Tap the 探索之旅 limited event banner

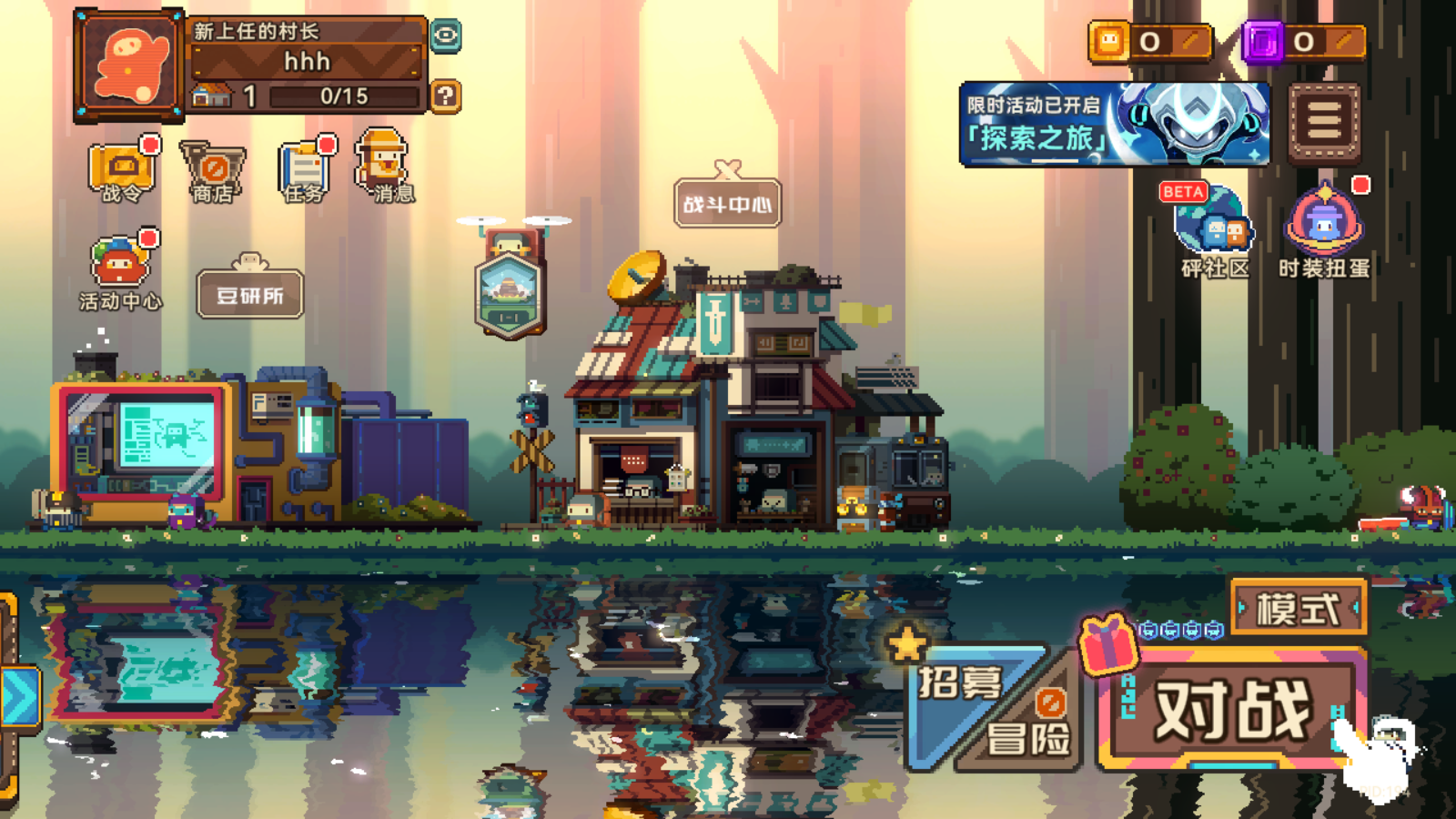point(1114,125)
